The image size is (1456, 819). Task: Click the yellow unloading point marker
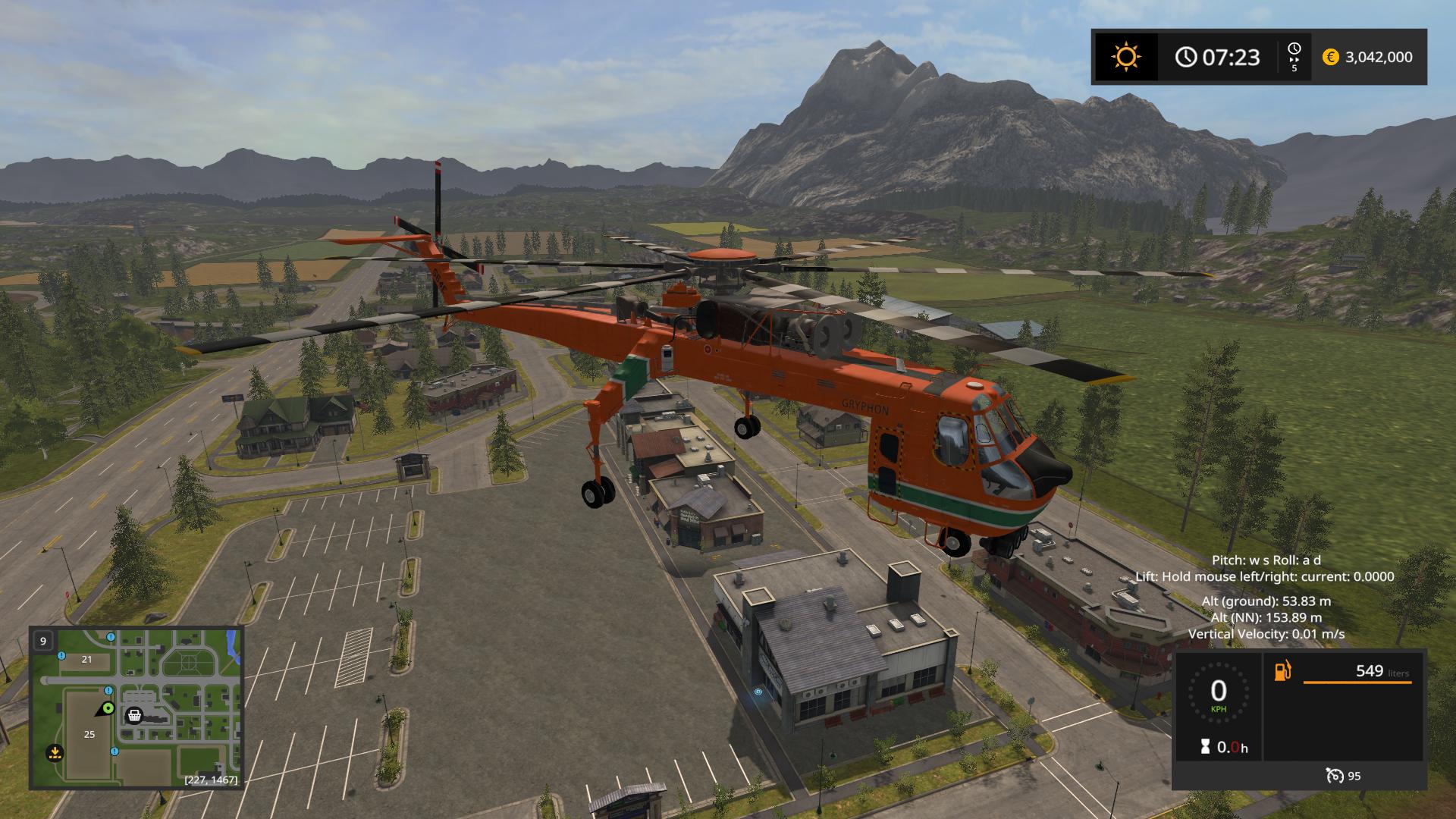coord(55,753)
